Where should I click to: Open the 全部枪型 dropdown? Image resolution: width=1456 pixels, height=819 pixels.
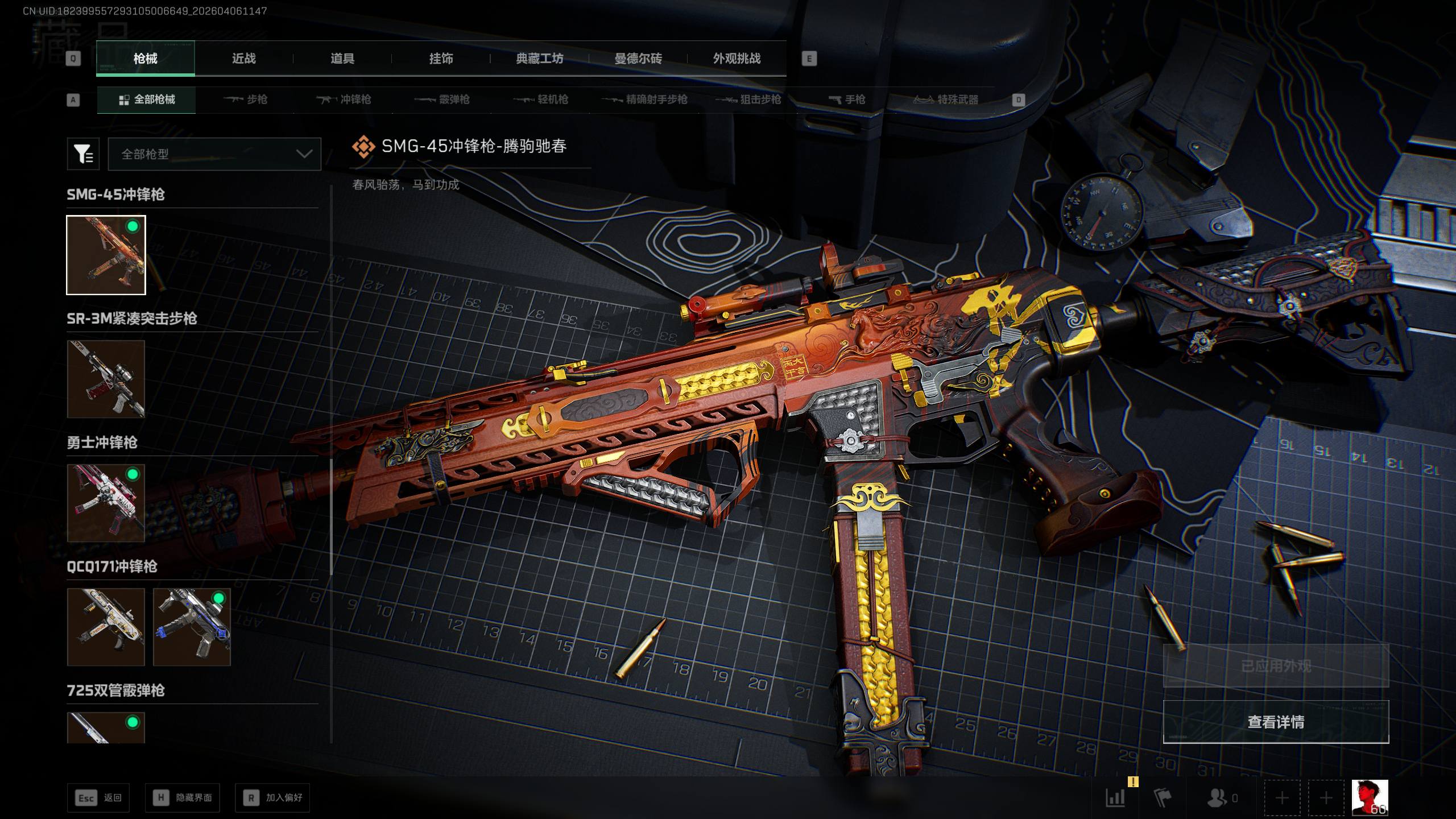(214, 154)
